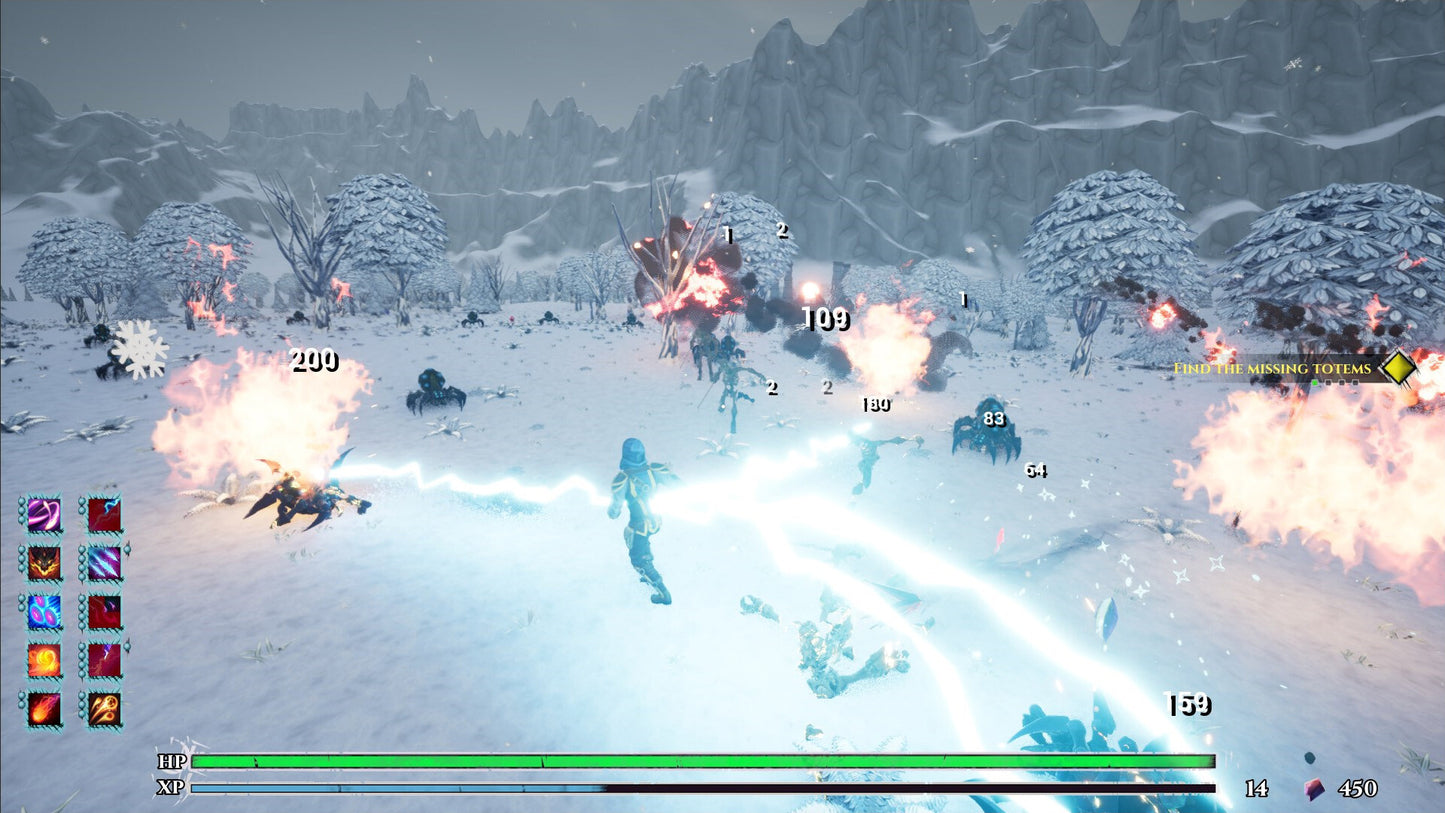Activate the purple swirling slash ability
The width and height of the screenshot is (1445, 813).
43,515
